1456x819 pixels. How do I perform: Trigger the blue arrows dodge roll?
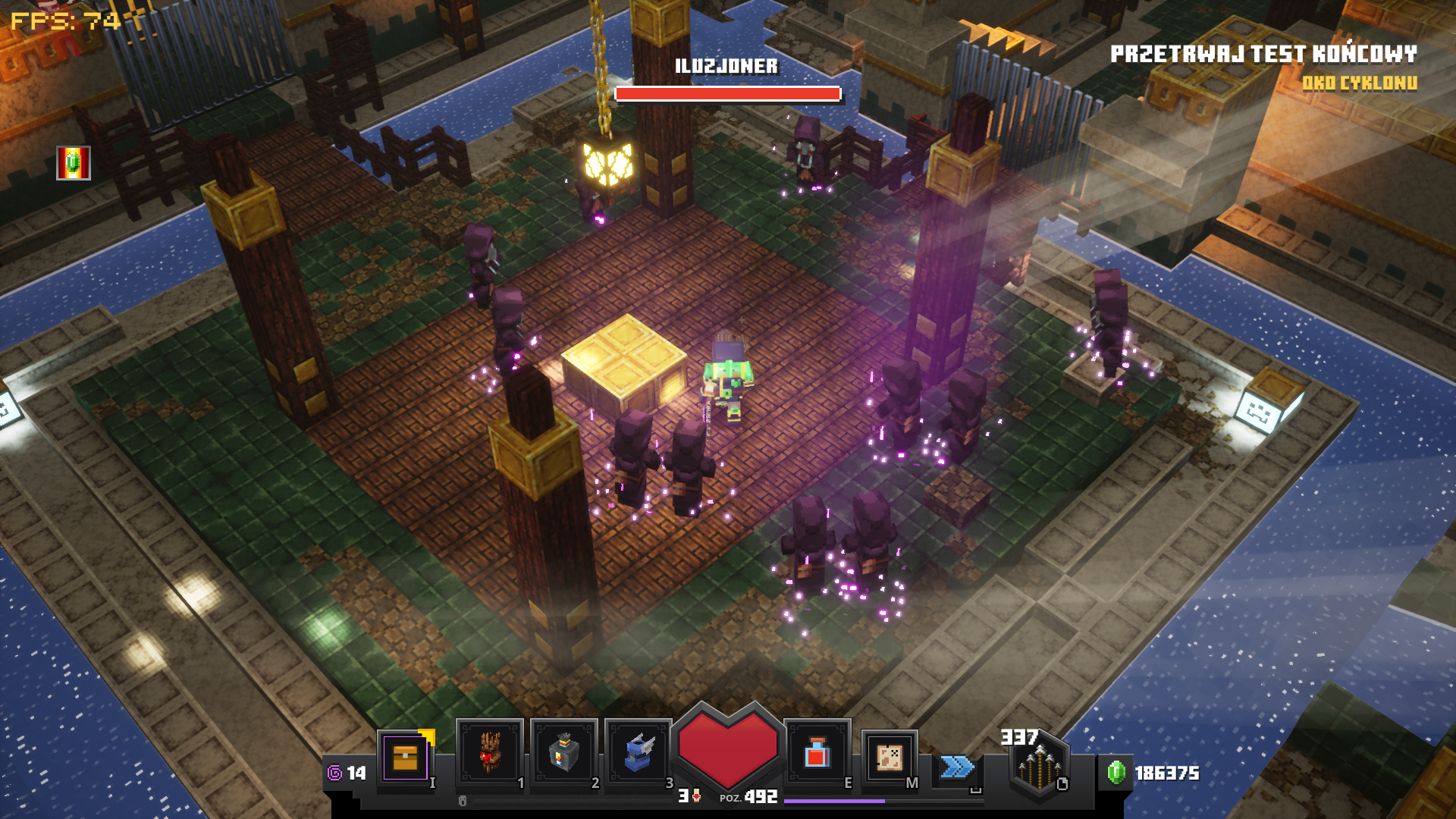[x=957, y=767]
